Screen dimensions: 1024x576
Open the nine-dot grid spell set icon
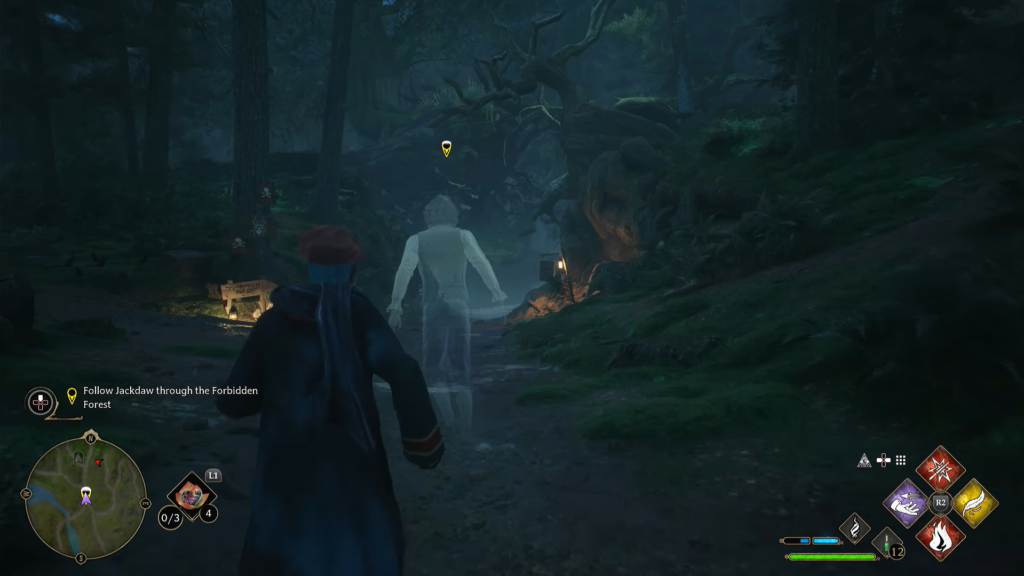(900, 460)
